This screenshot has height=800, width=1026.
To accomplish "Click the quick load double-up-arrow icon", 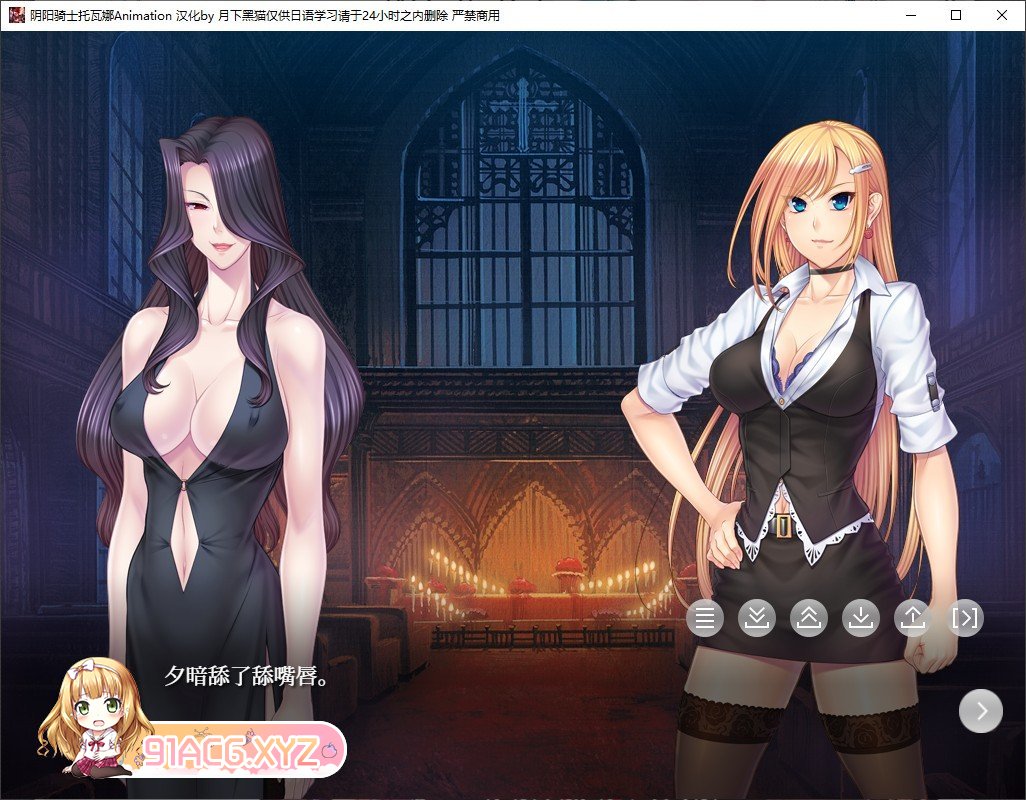I will [x=809, y=619].
